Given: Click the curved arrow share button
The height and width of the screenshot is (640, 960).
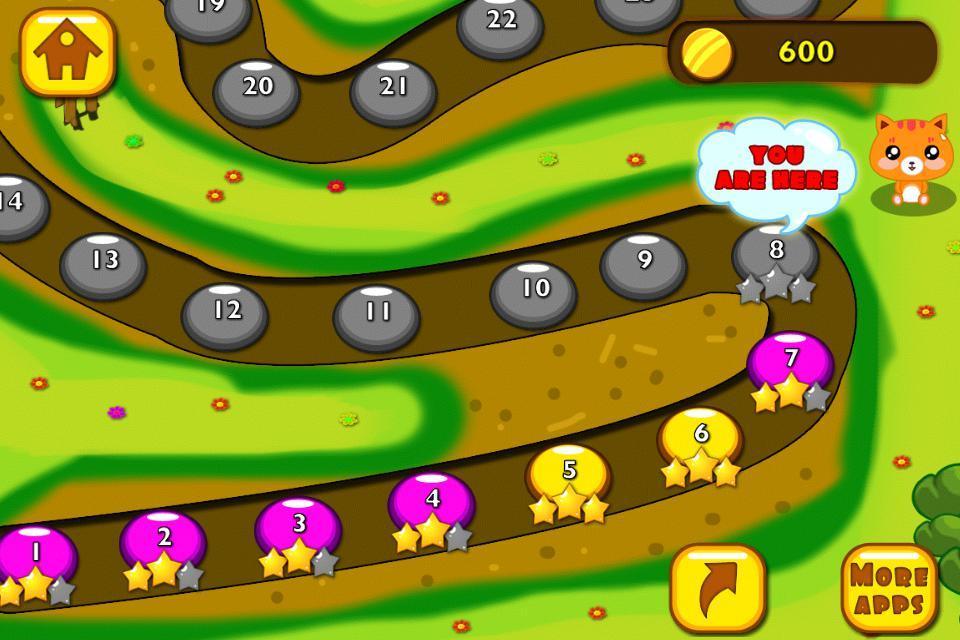Looking at the screenshot, I should [x=717, y=589].
